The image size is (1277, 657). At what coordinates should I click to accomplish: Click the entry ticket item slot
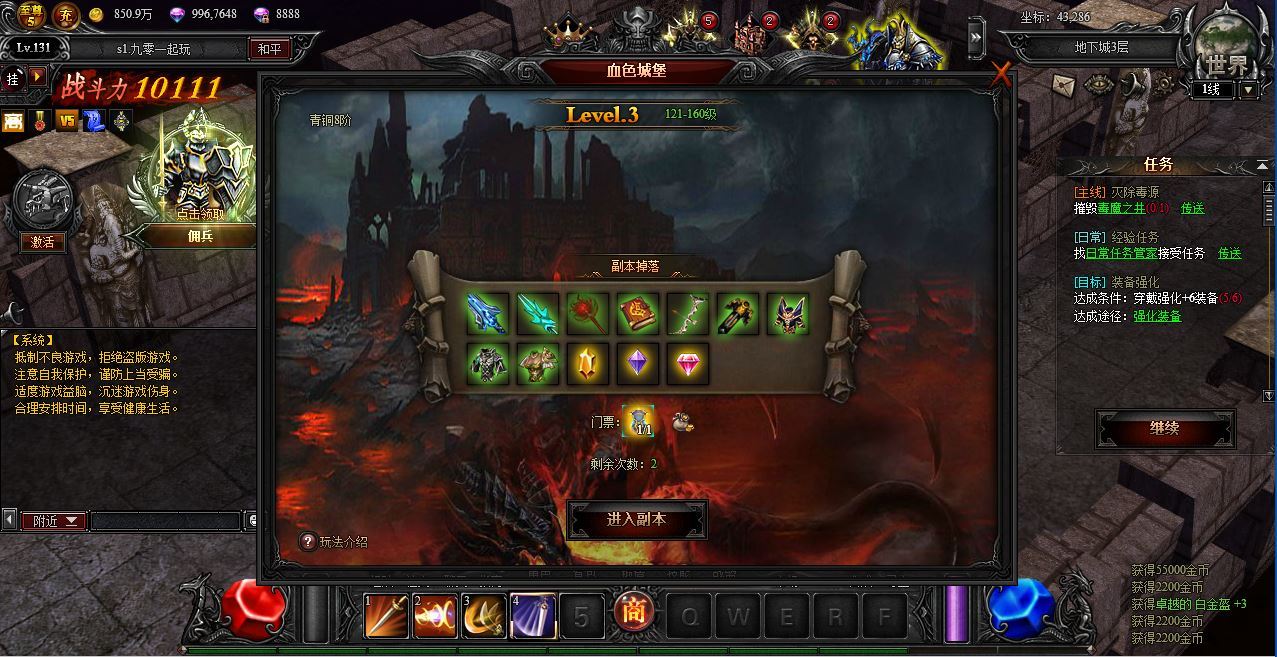638,422
